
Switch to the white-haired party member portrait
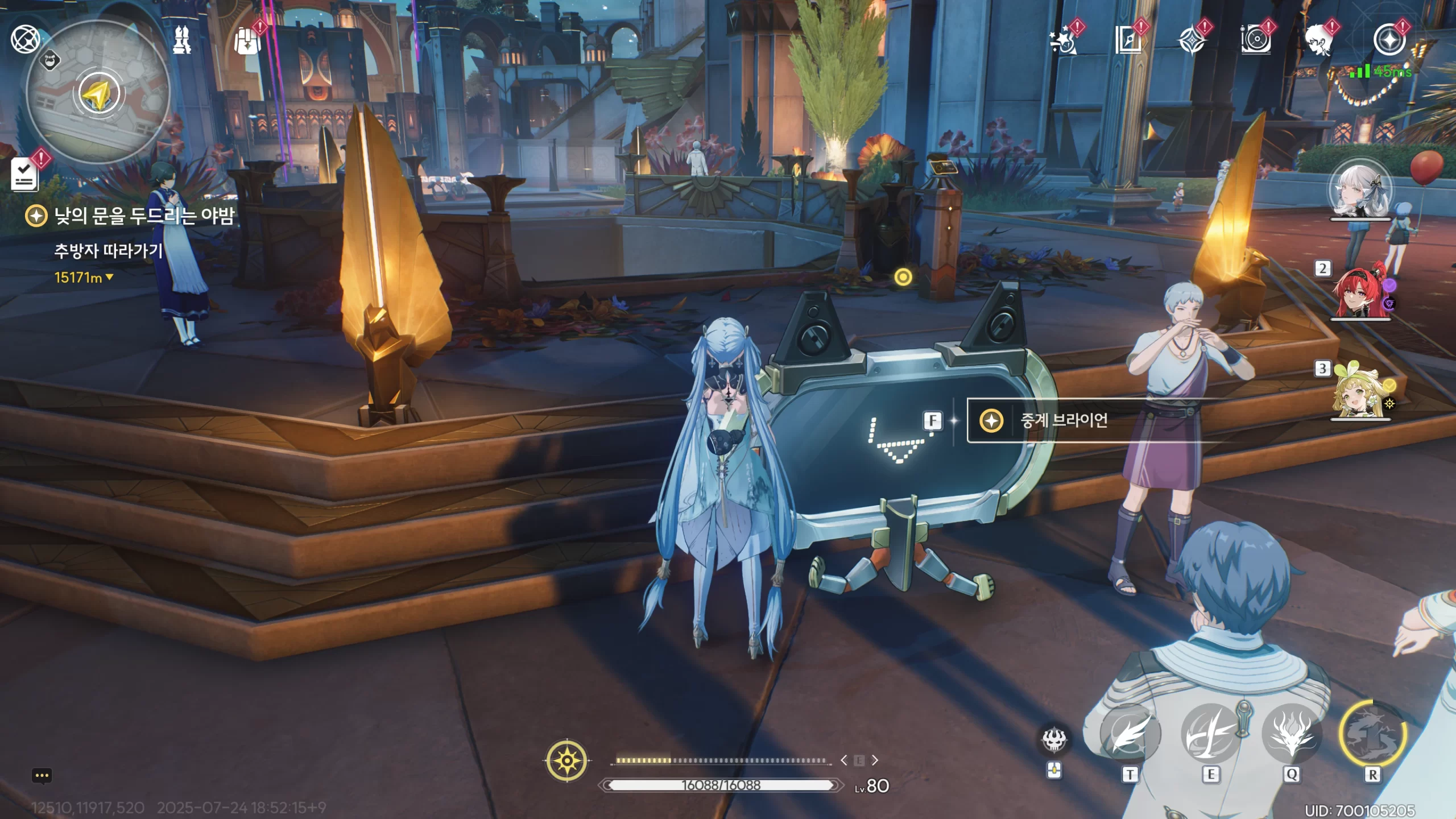[1360, 192]
